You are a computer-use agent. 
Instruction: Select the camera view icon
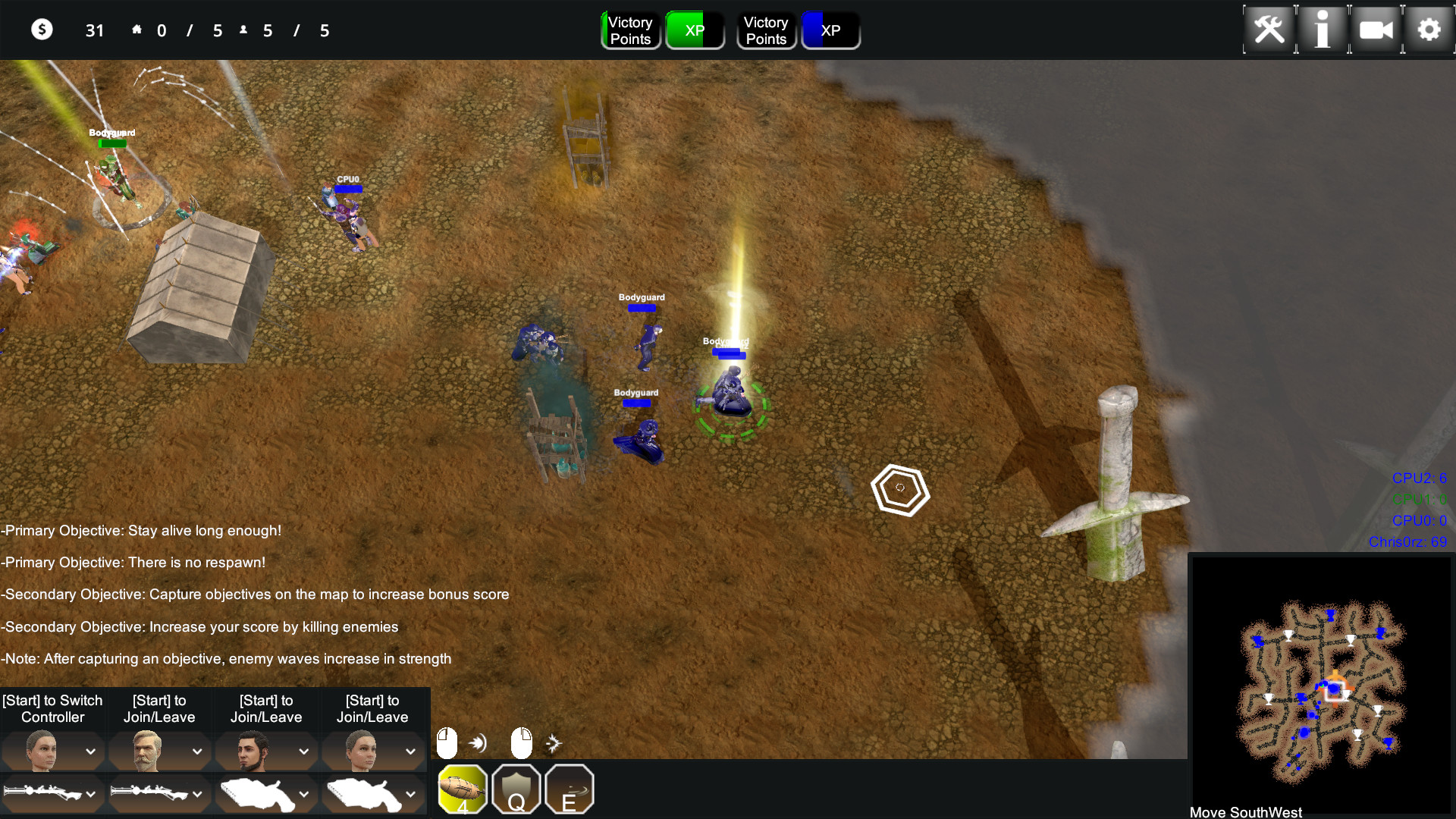[1375, 30]
